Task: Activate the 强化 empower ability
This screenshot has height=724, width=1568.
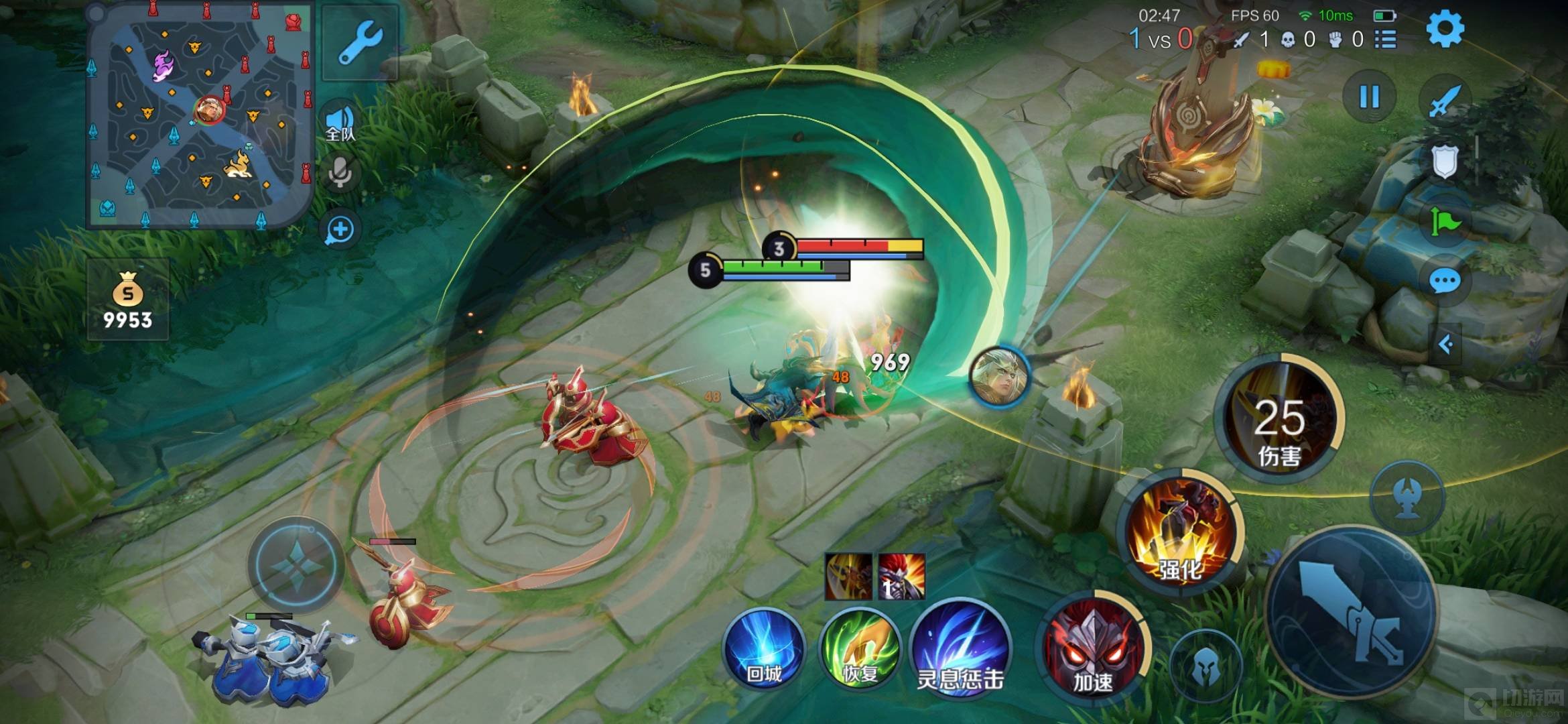Action: click(x=1181, y=531)
